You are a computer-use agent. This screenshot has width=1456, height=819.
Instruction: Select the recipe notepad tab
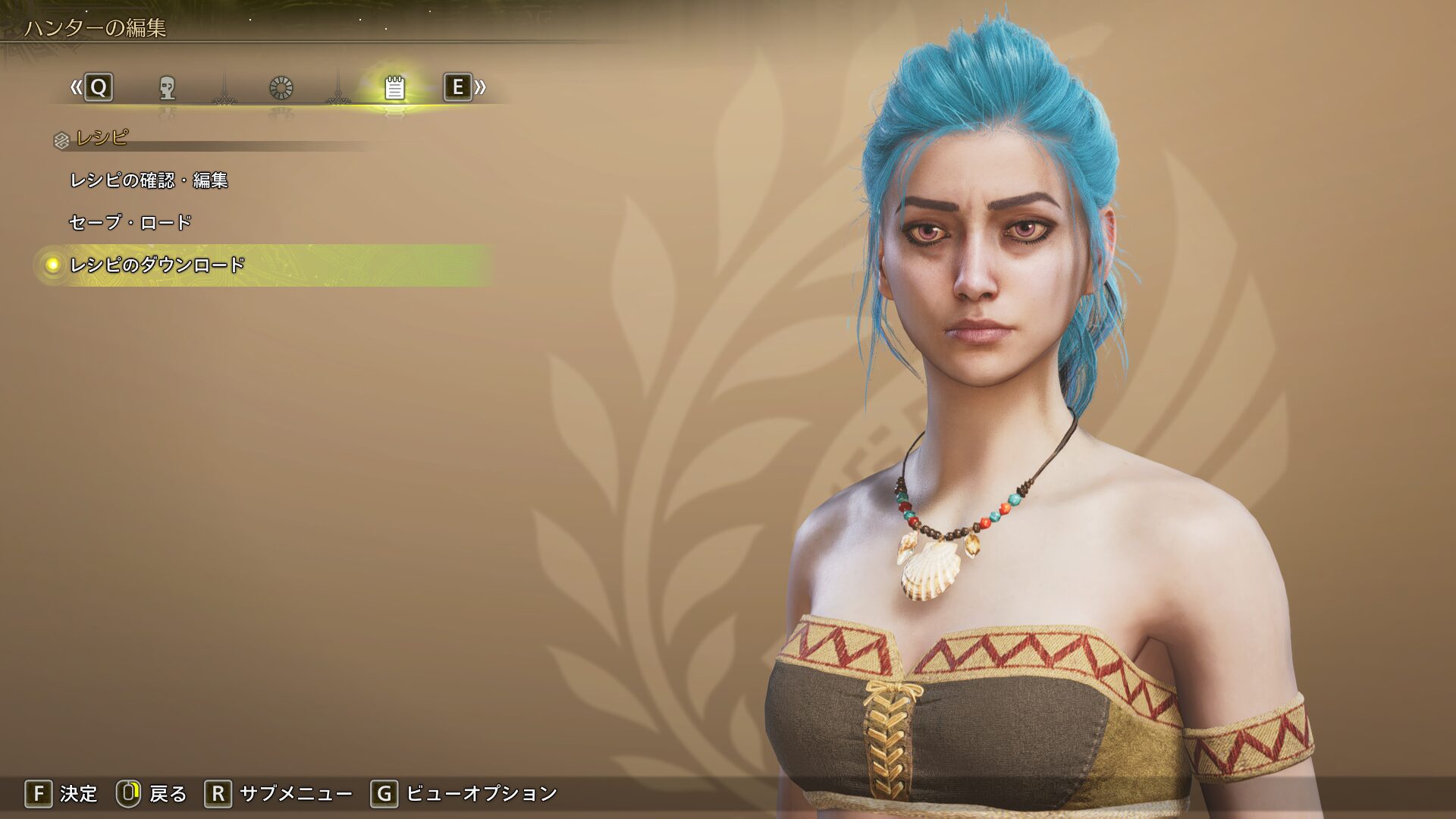pyautogui.click(x=394, y=88)
